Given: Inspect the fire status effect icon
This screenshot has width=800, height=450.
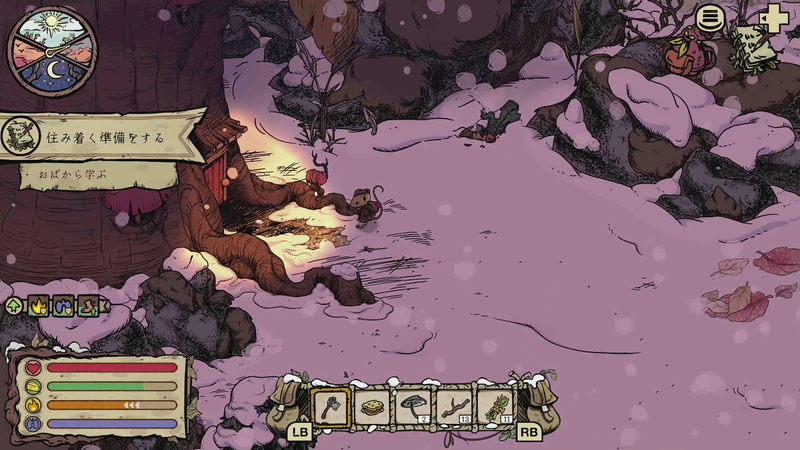Looking at the screenshot, I should click(39, 306).
